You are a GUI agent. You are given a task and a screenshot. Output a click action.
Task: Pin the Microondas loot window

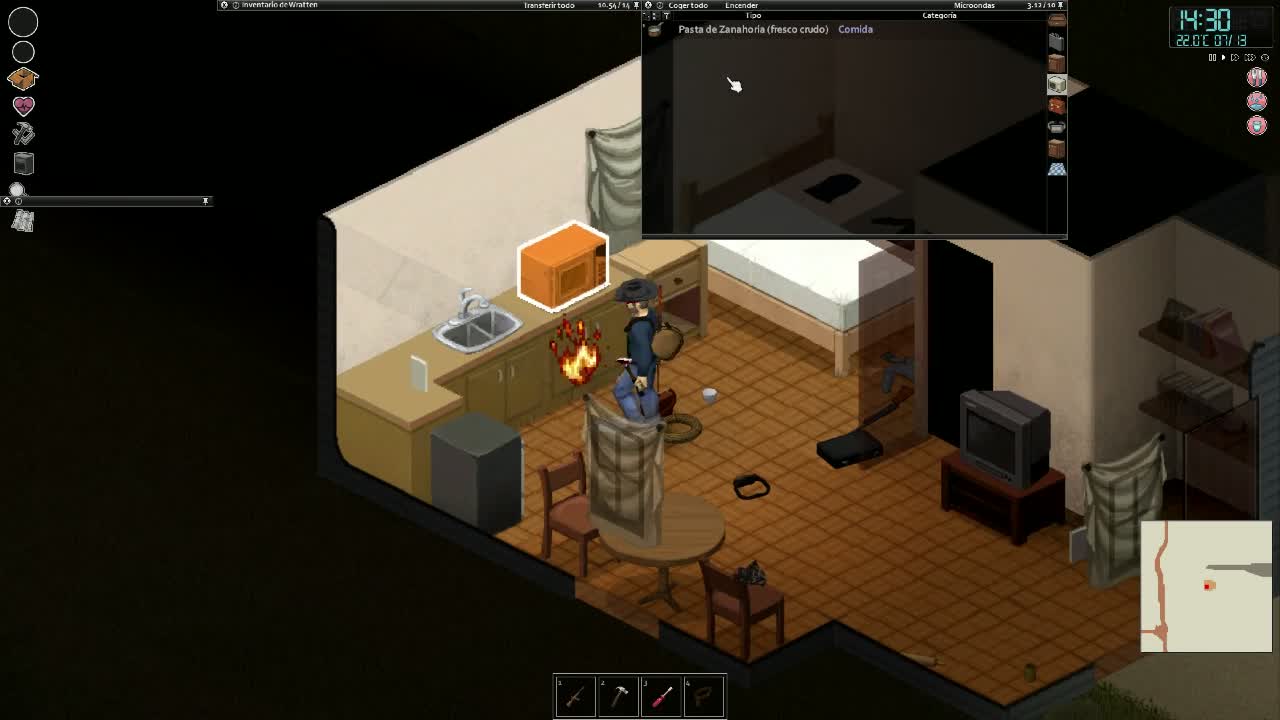[x=1061, y=5]
